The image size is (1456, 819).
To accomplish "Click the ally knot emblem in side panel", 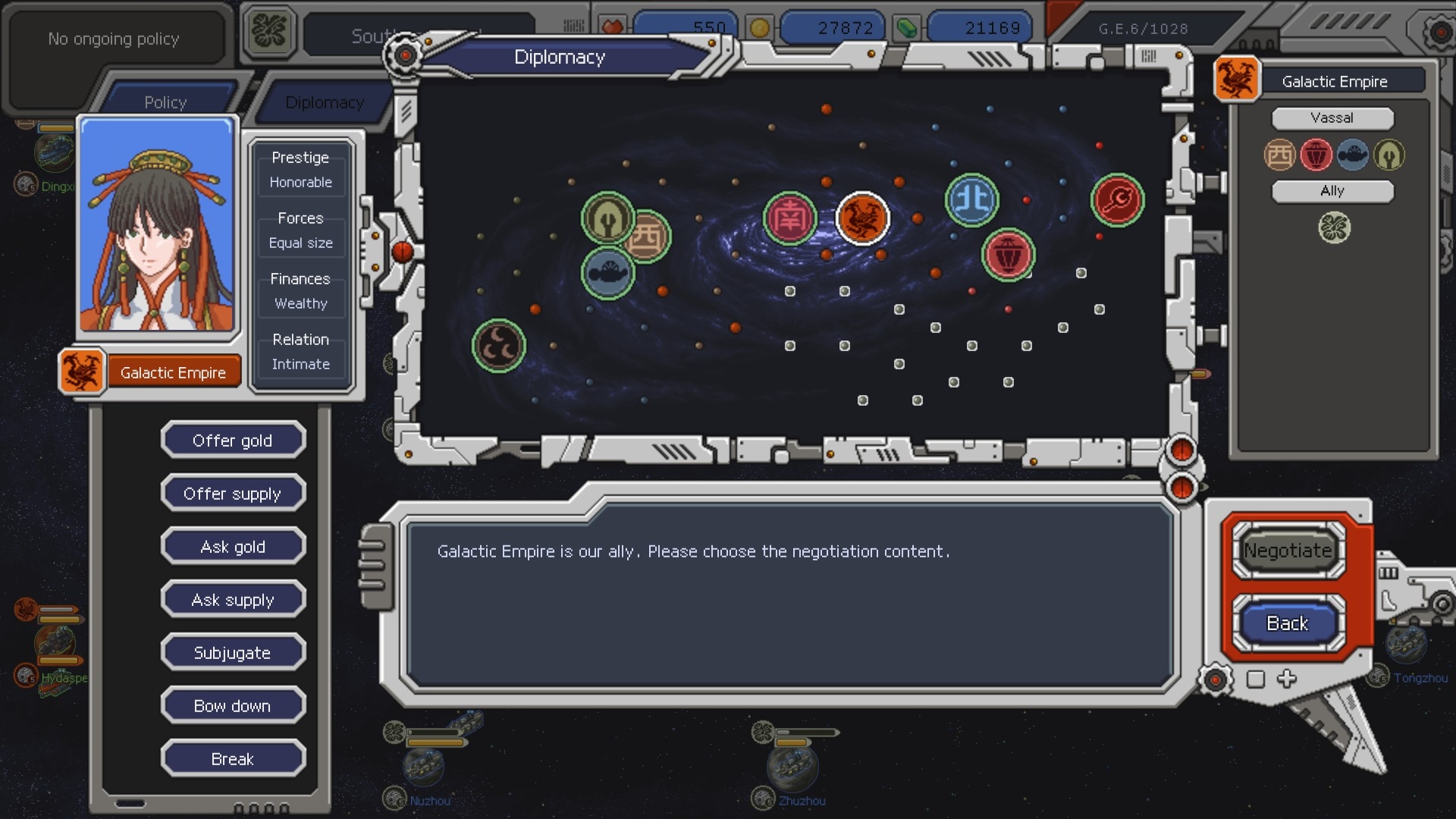I will coord(1334,227).
